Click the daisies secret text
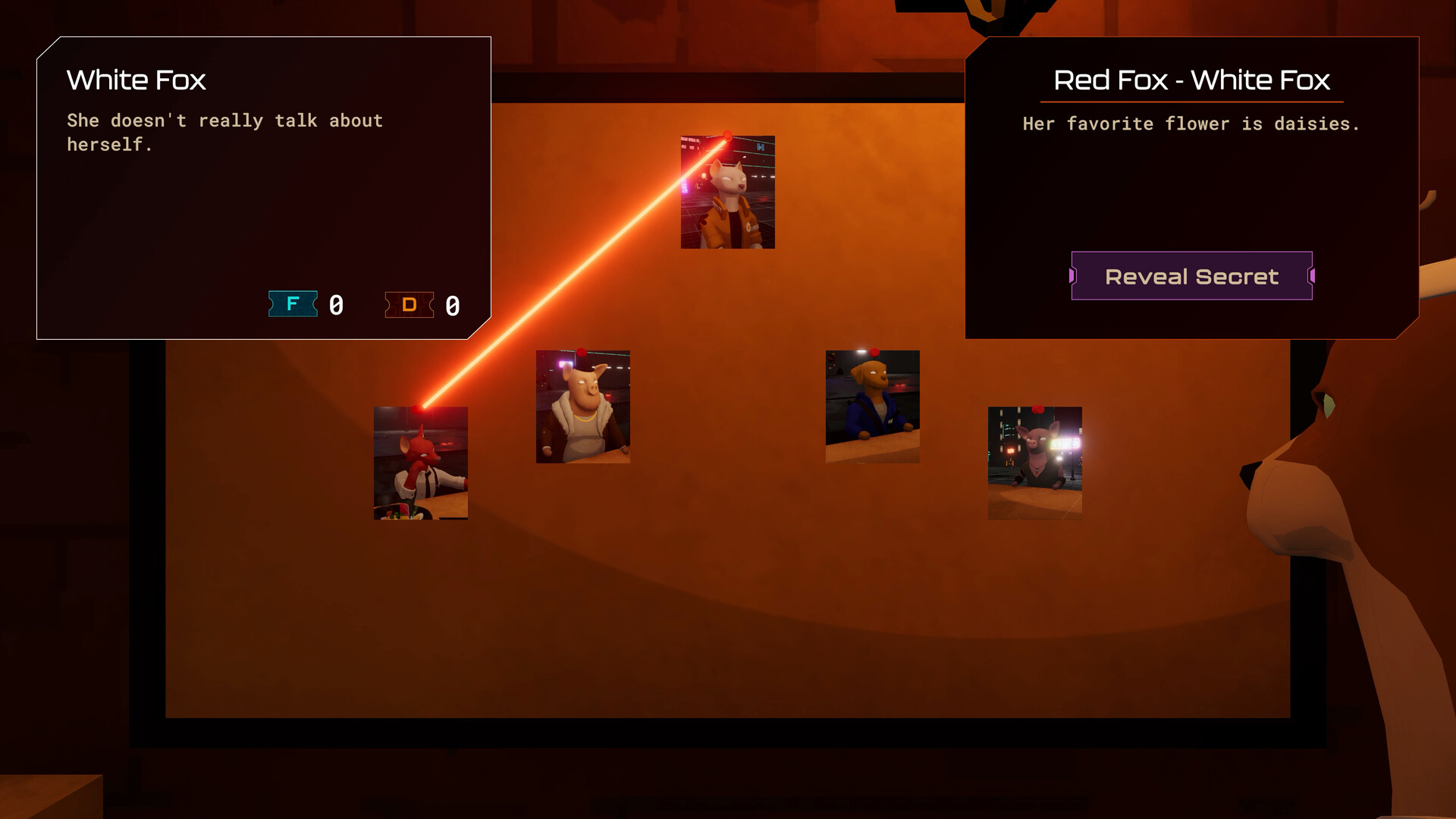 [x=1191, y=124]
